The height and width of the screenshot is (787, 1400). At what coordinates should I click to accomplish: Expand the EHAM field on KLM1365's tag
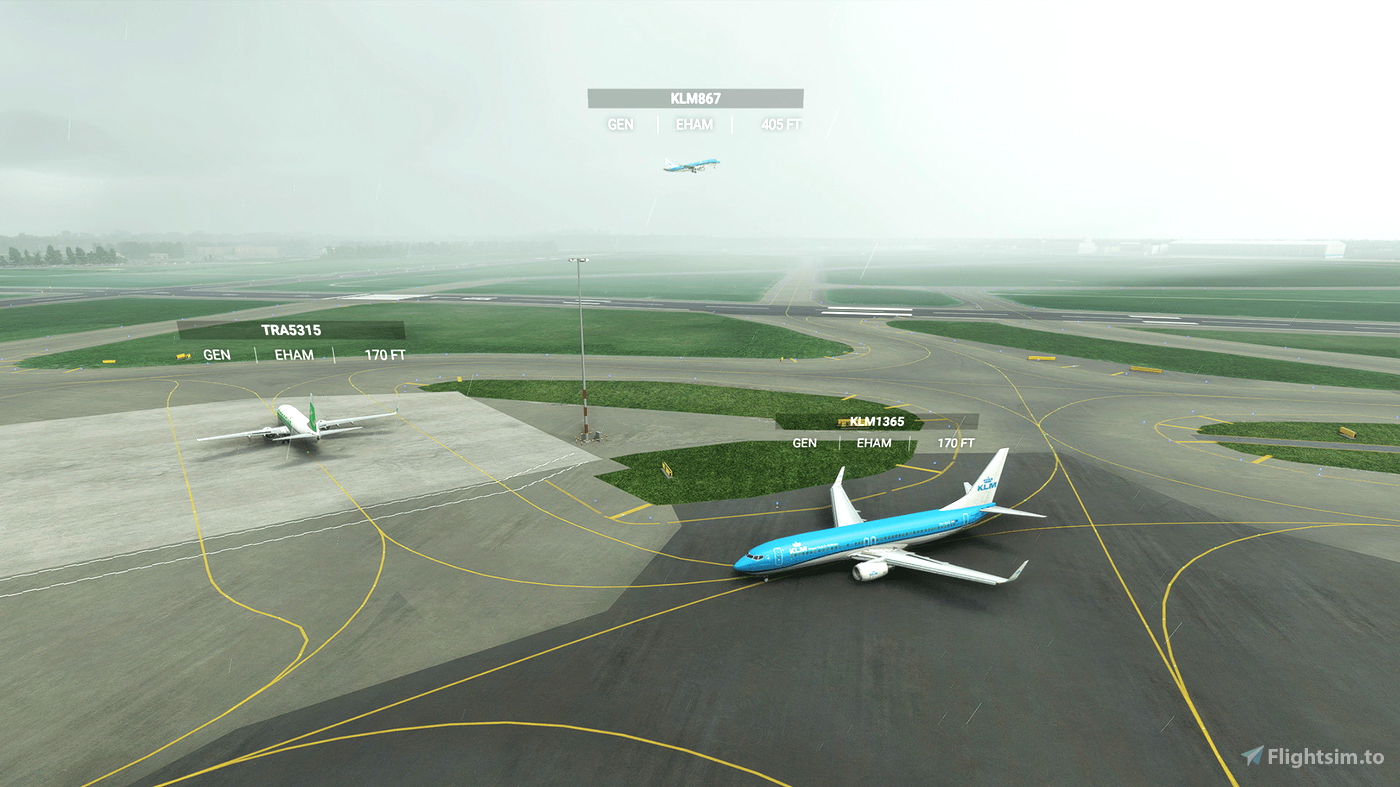(x=873, y=443)
